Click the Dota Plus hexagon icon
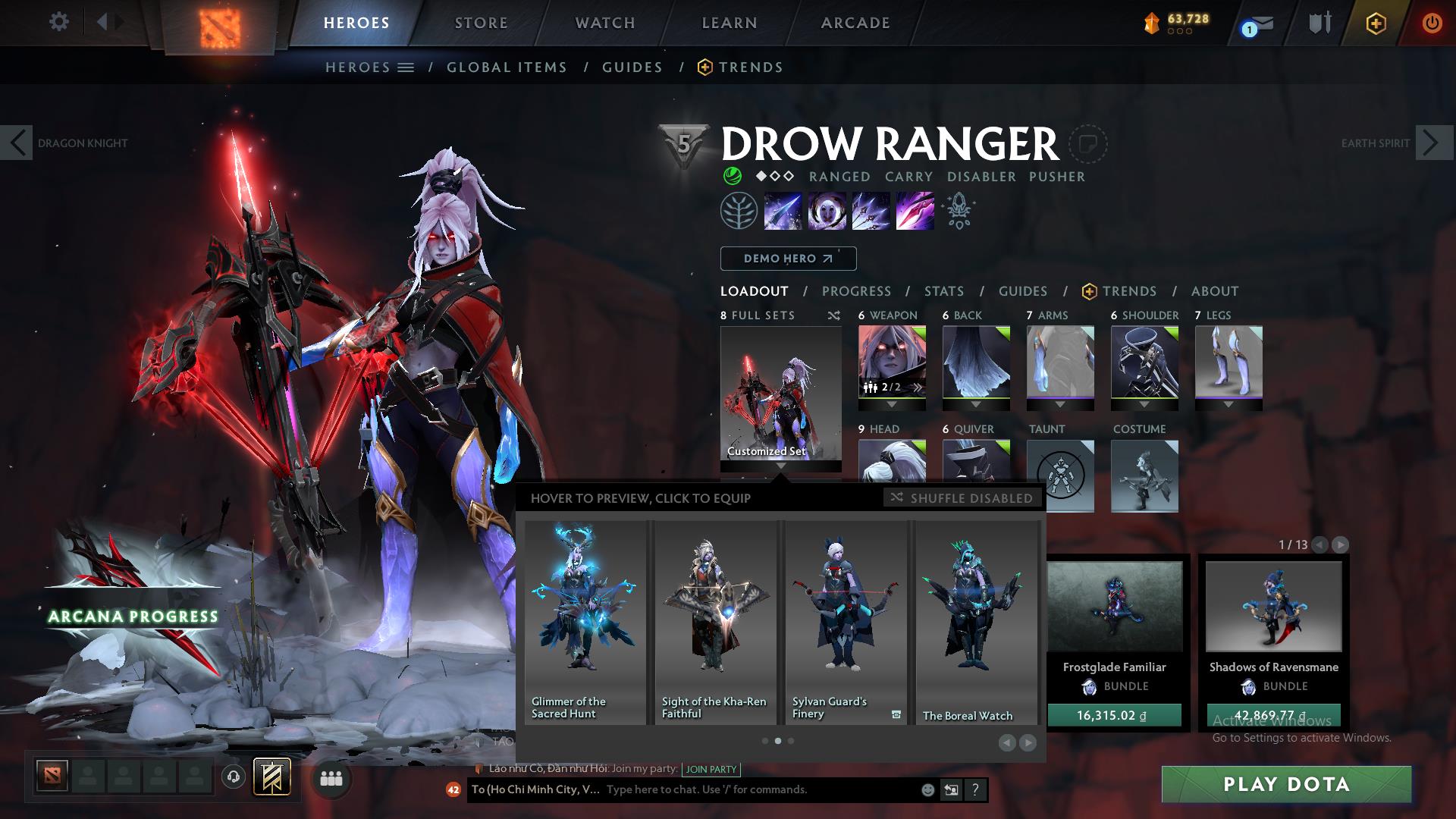 point(1377,23)
